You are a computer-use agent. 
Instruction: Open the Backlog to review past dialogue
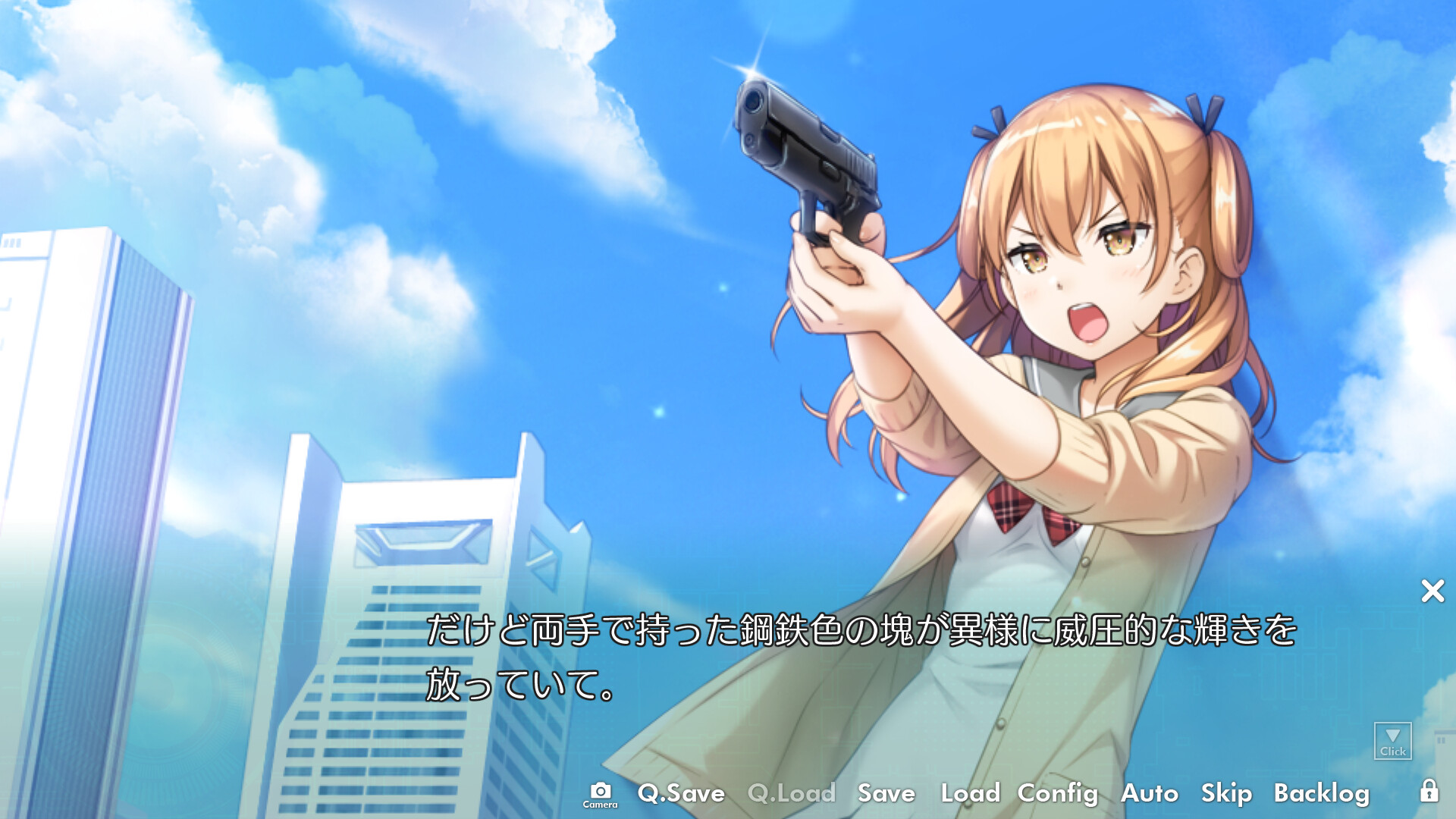click(x=1322, y=794)
